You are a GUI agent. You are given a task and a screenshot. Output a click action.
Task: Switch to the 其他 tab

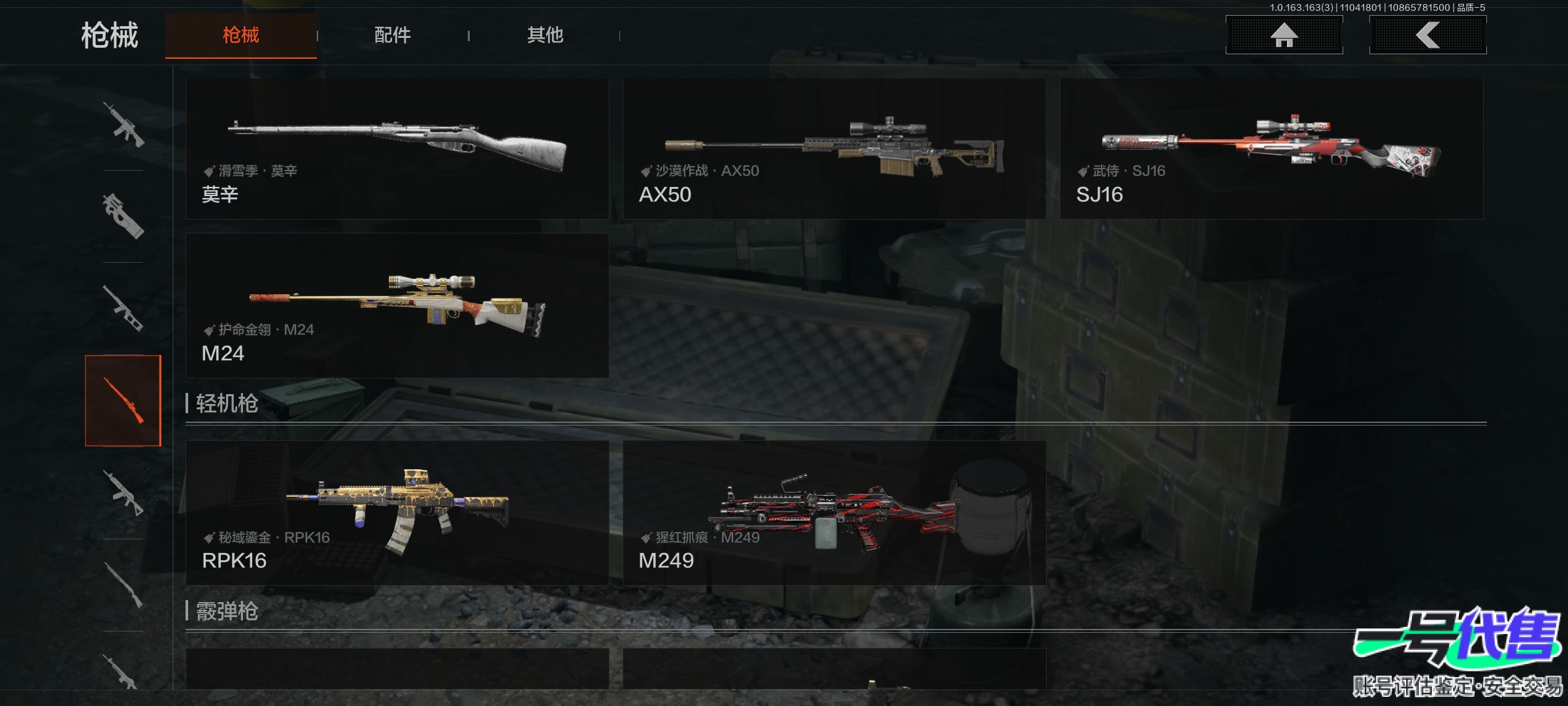(545, 35)
